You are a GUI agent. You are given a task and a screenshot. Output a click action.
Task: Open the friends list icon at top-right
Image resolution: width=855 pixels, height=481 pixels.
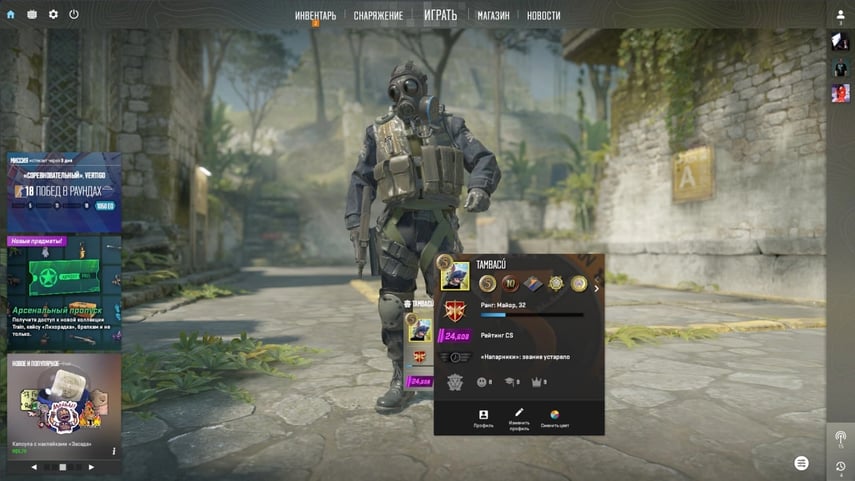point(840,15)
